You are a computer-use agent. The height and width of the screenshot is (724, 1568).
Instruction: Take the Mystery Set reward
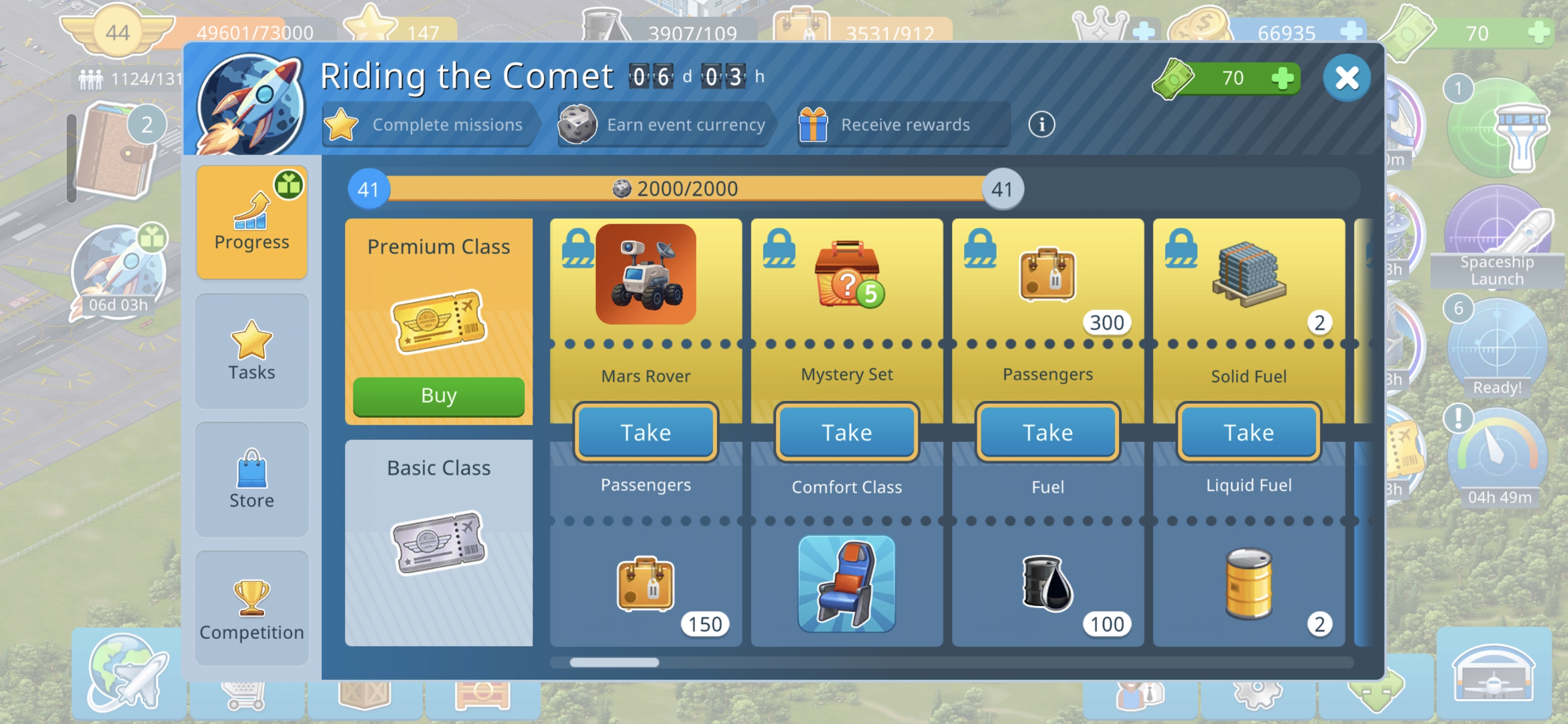click(846, 432)
